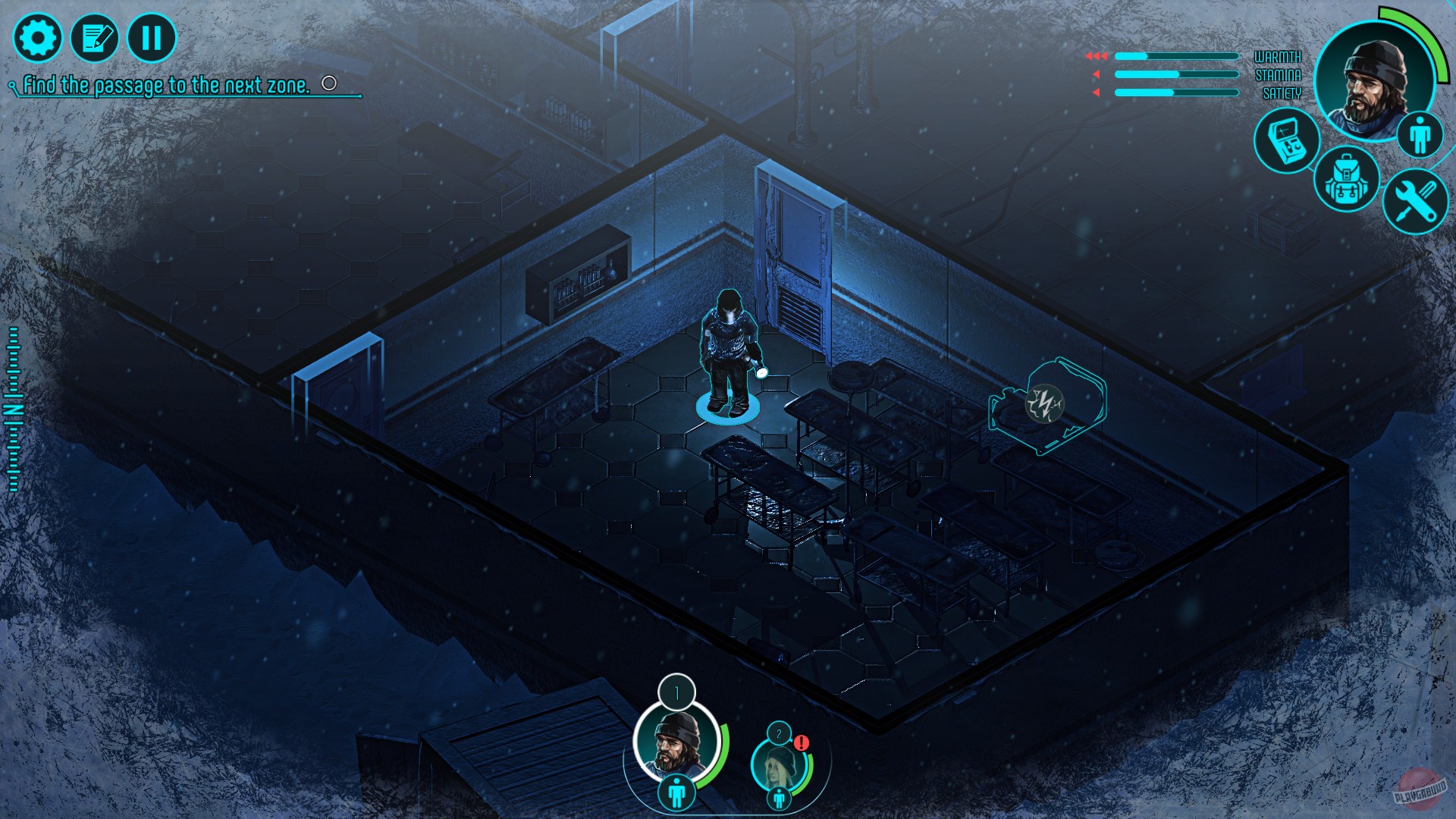1456x819 pixels.
Task: Pause the game with the pause icon
Action: [151, 36]
